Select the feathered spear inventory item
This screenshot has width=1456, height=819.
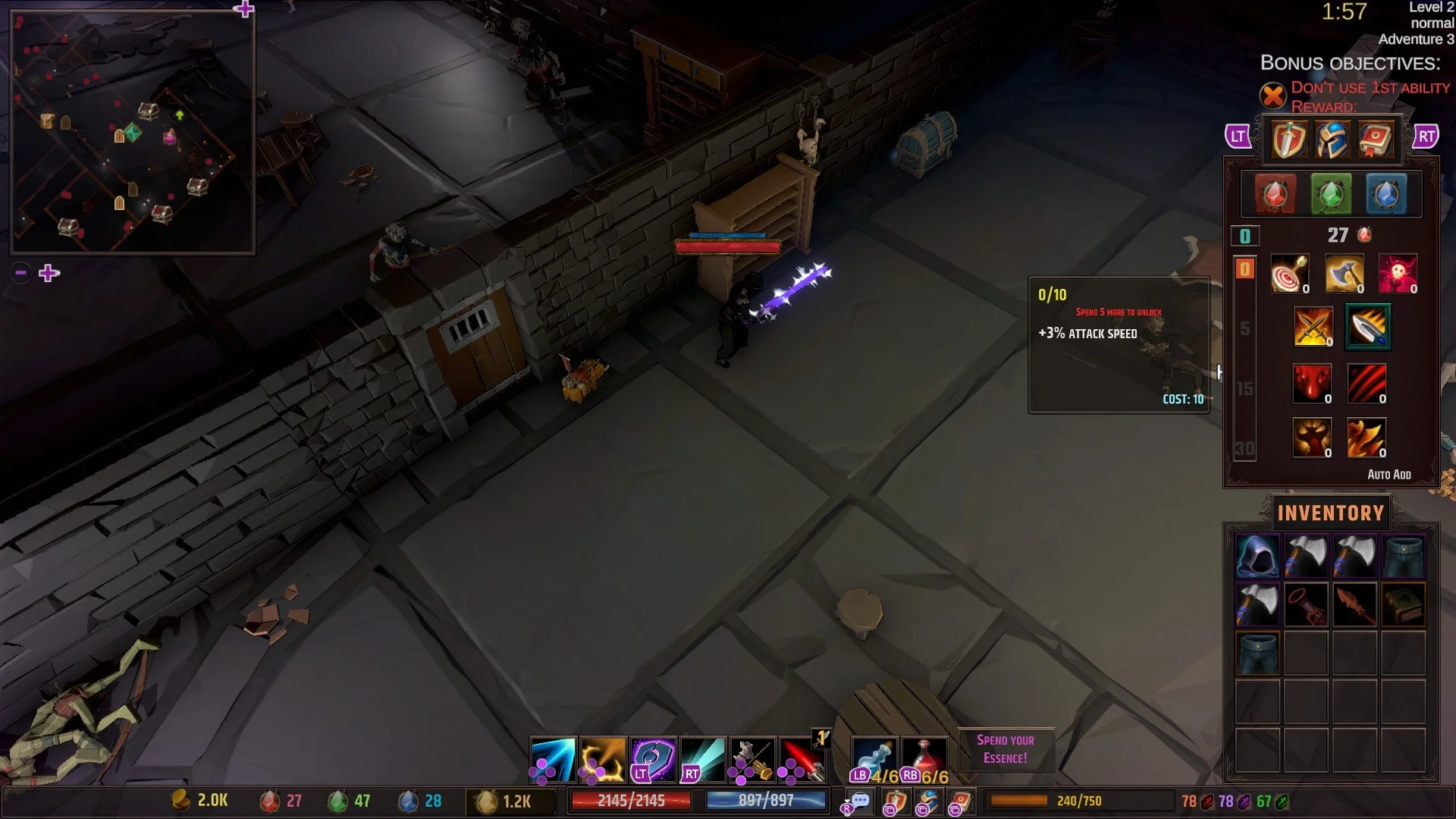tap(1354, 605)
